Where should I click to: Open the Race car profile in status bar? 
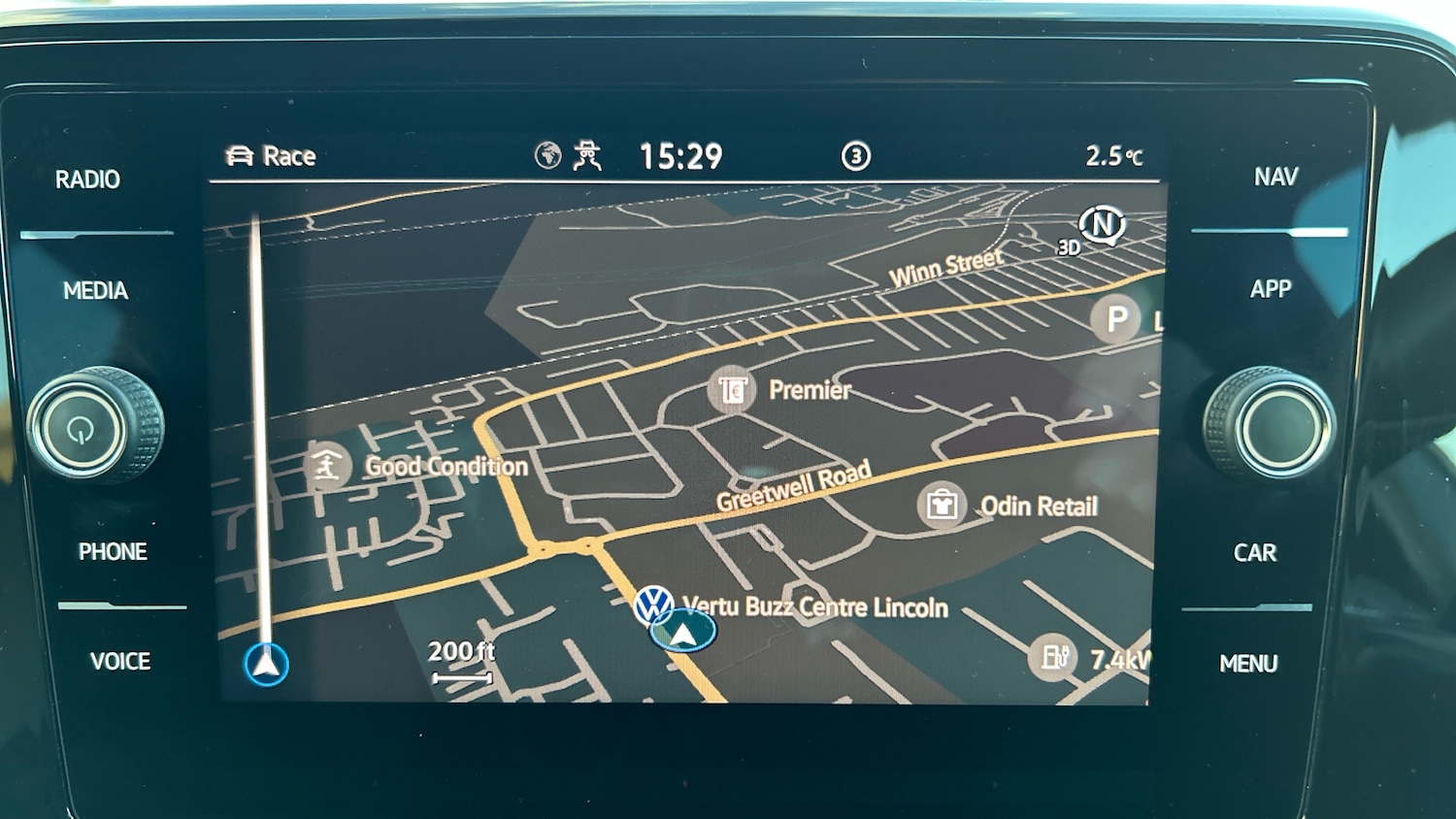pyautogui.click(x=271, y=156)
